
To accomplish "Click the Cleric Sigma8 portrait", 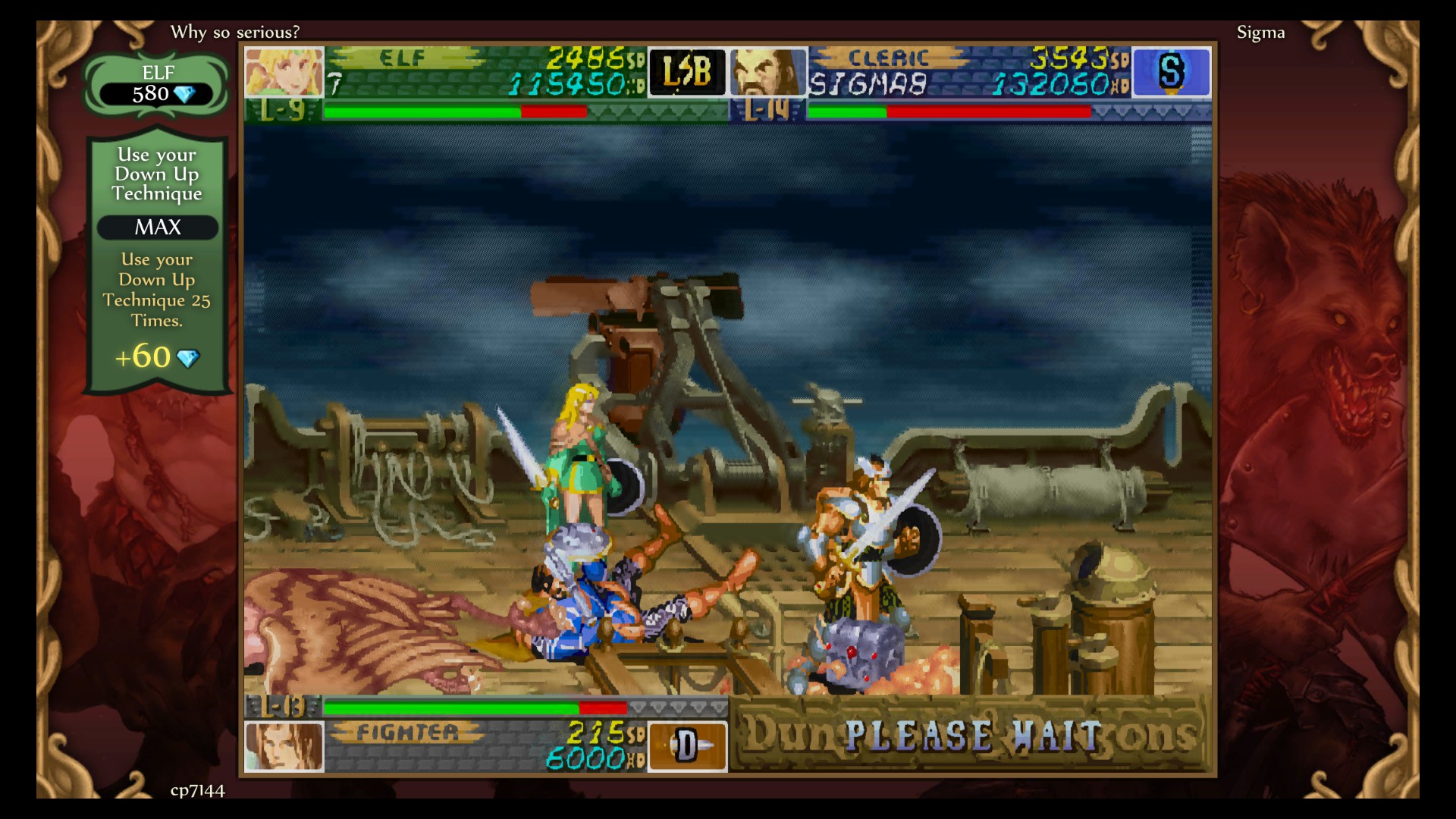I will click(767, 72).
